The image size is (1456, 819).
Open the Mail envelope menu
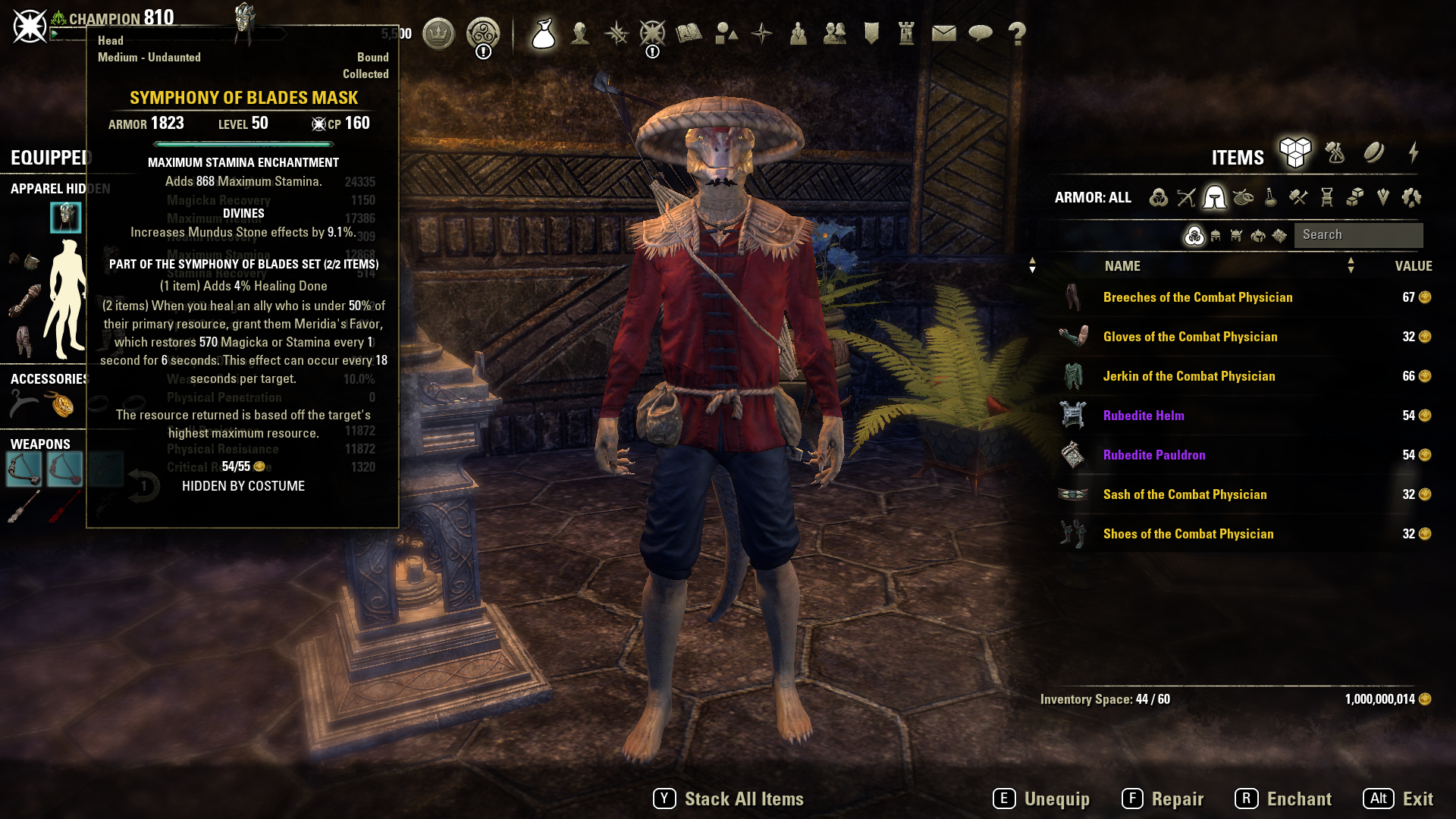click(x=943, y=33)
